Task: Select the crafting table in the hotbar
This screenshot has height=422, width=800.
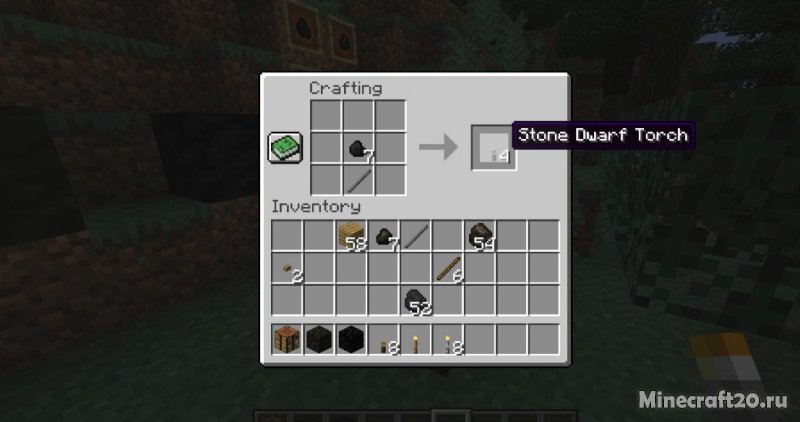Action: tap(288, 341)
